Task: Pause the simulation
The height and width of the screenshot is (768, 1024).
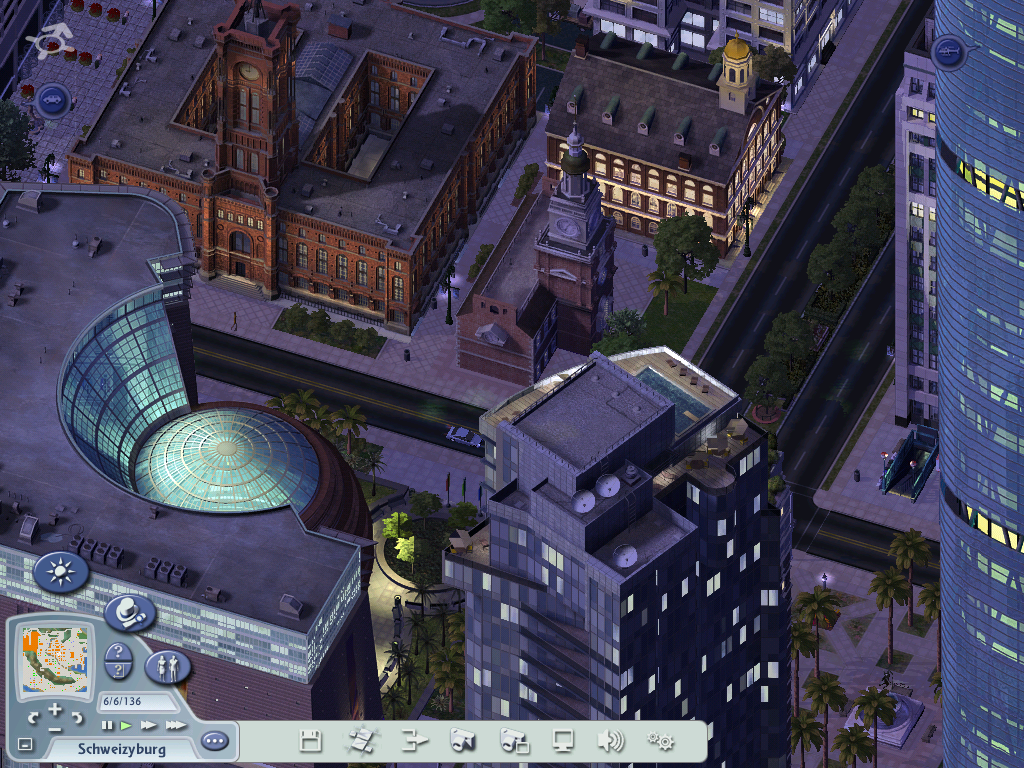Action: point(107,725)
